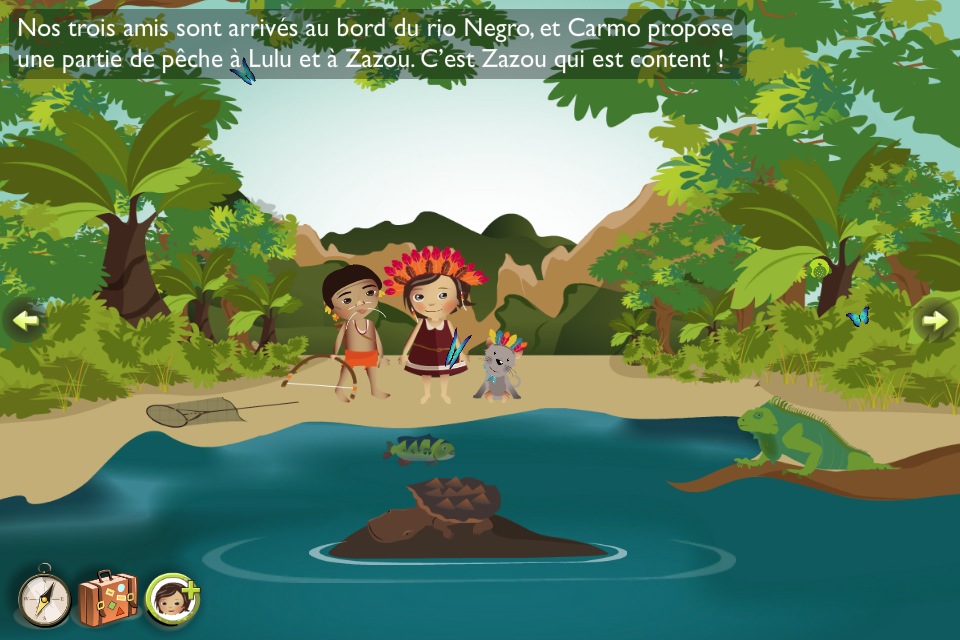Go to the previous page with left arrow
Screen dimensions: 960x640
[x=26, y=320]
